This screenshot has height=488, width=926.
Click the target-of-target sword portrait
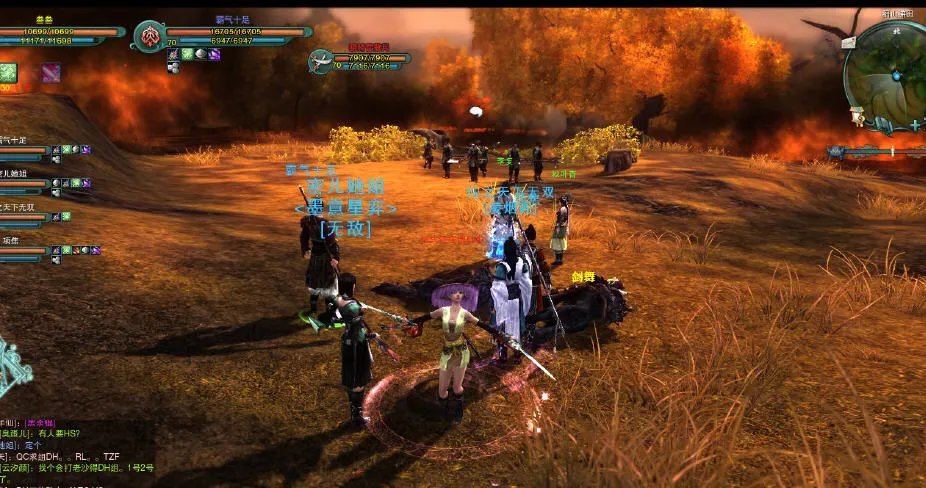[322, 61]
